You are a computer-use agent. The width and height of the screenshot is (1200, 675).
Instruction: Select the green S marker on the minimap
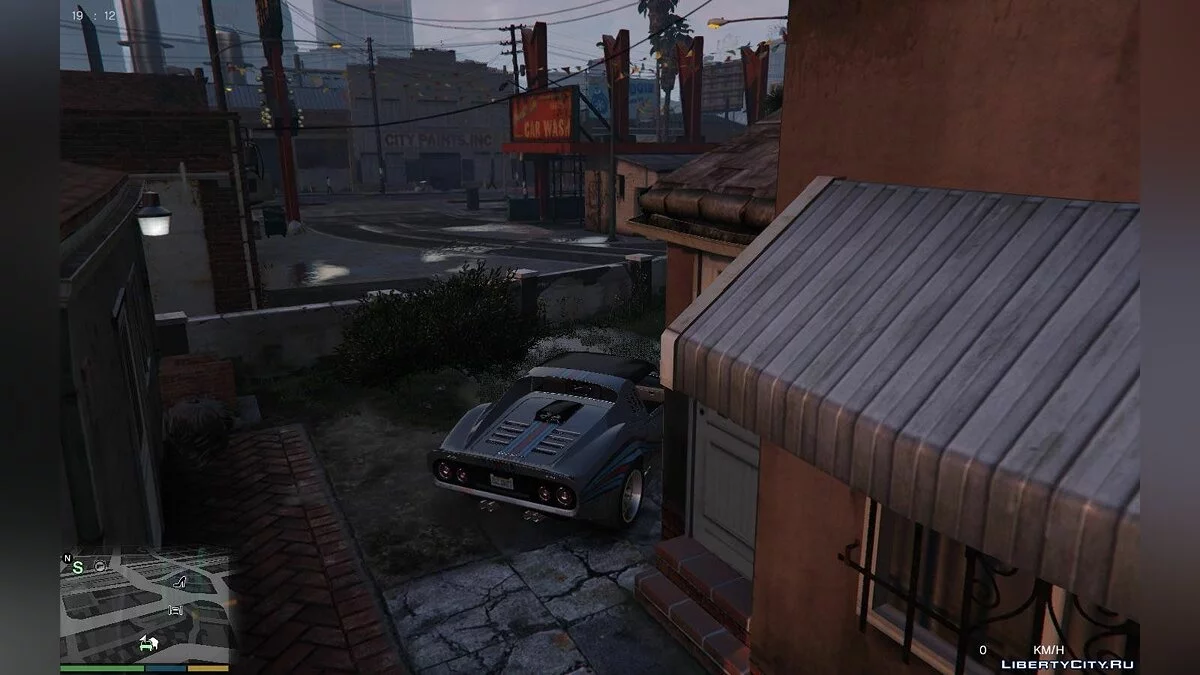pos(77,567)
